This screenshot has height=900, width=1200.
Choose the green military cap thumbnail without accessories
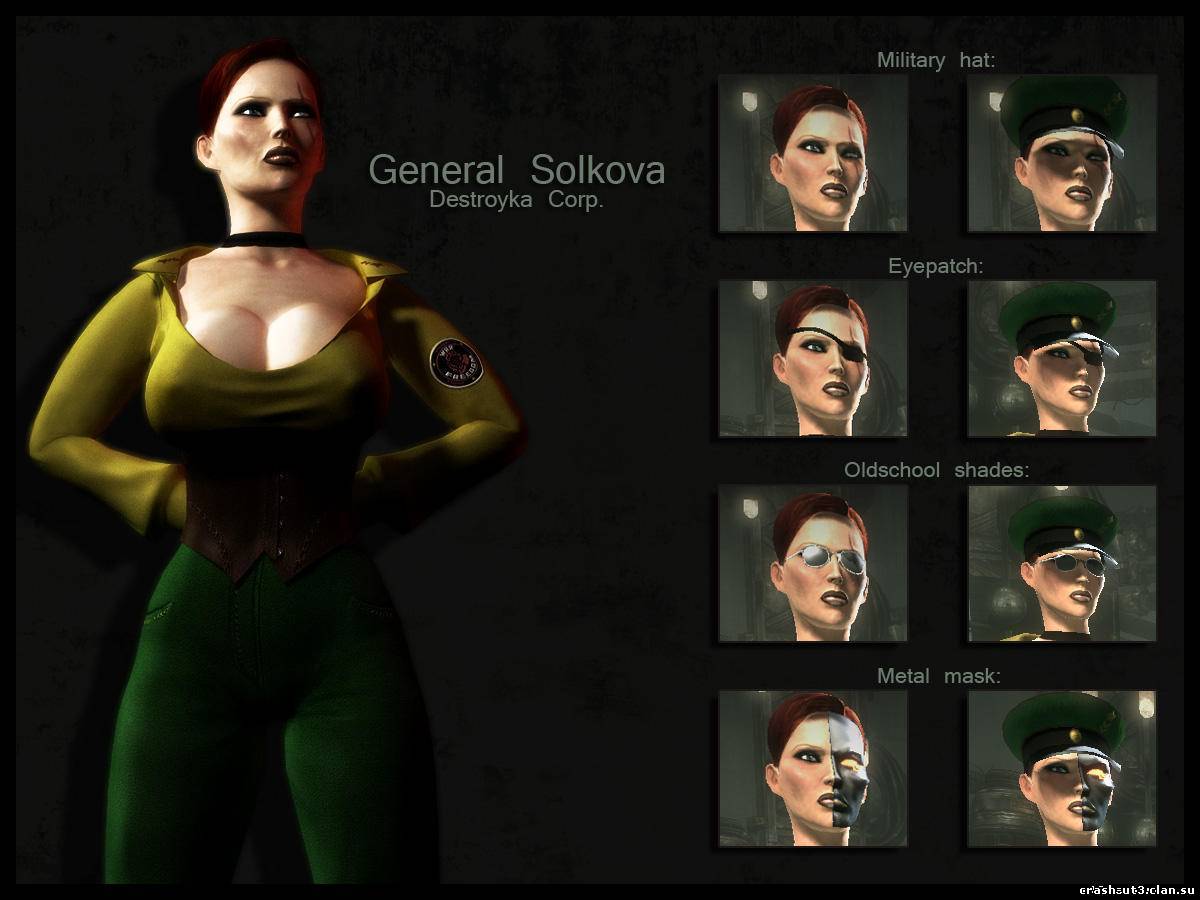(1062, 153)
